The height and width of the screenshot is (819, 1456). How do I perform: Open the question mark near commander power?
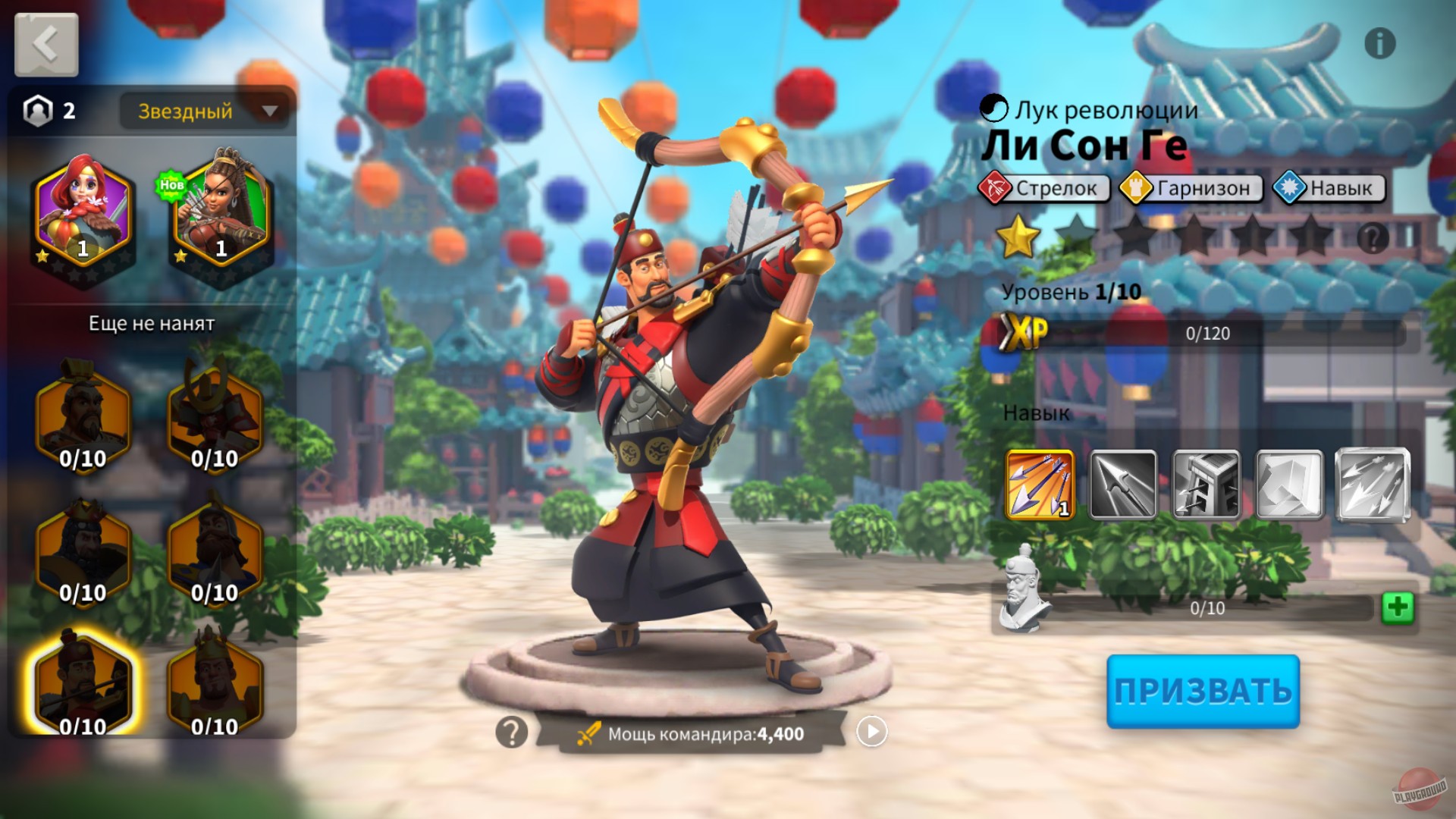511,731
